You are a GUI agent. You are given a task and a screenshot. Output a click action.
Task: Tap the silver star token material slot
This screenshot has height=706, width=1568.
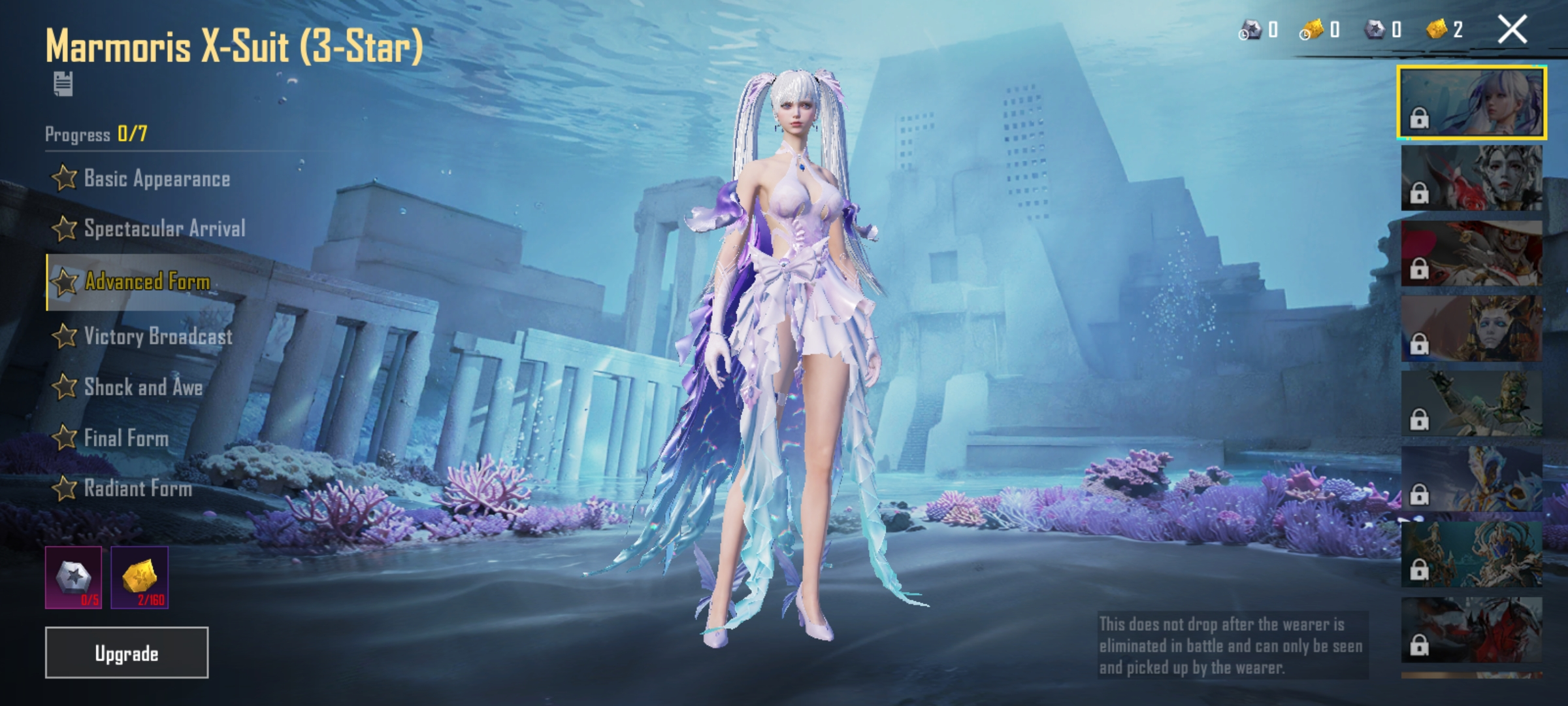click(x=73, y=577)
